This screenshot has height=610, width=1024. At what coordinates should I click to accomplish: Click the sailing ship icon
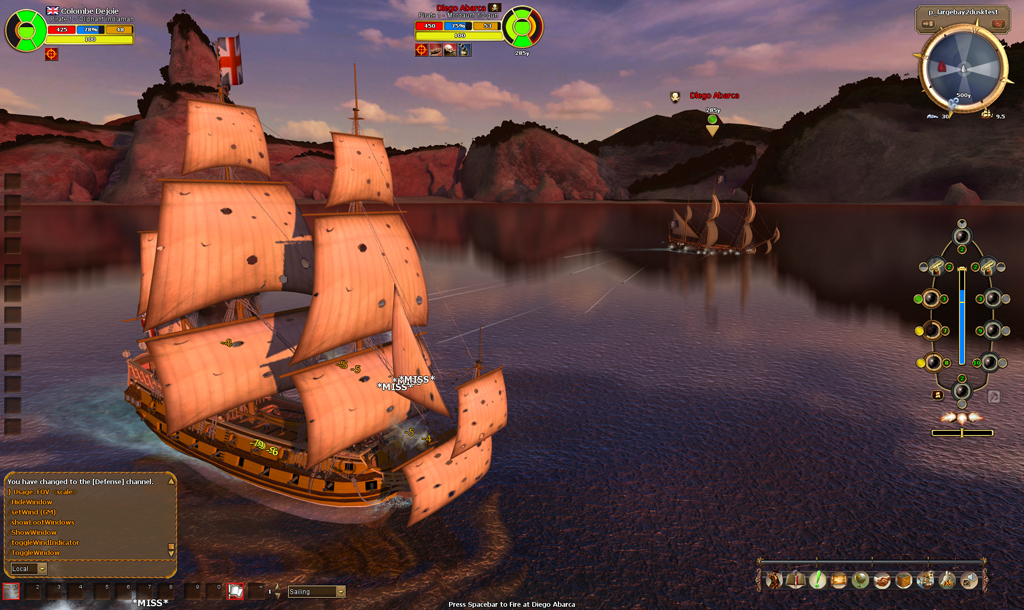(x=925, y=579)
